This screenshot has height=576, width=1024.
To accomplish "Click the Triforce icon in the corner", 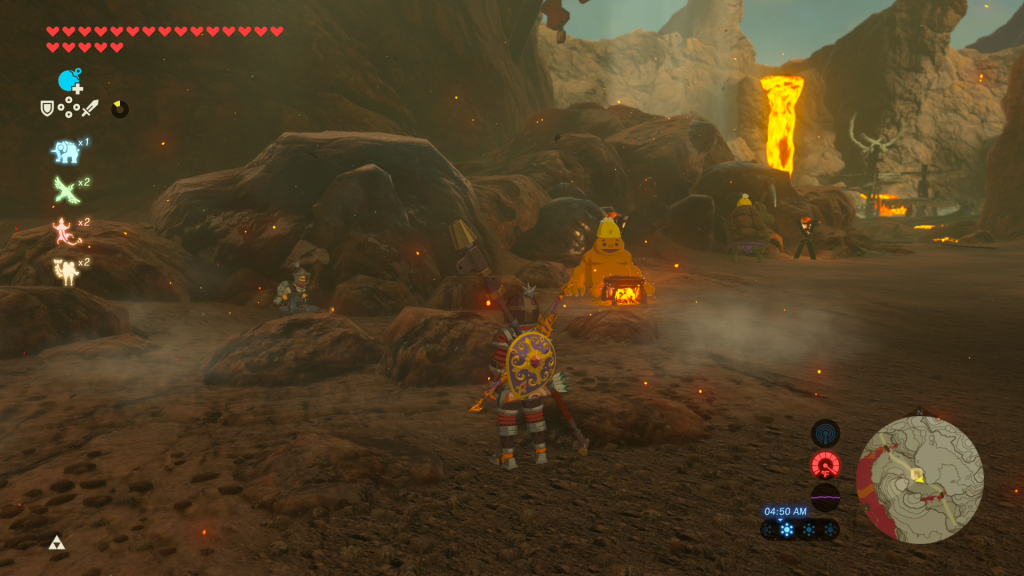I will click(x=56, y=543).
